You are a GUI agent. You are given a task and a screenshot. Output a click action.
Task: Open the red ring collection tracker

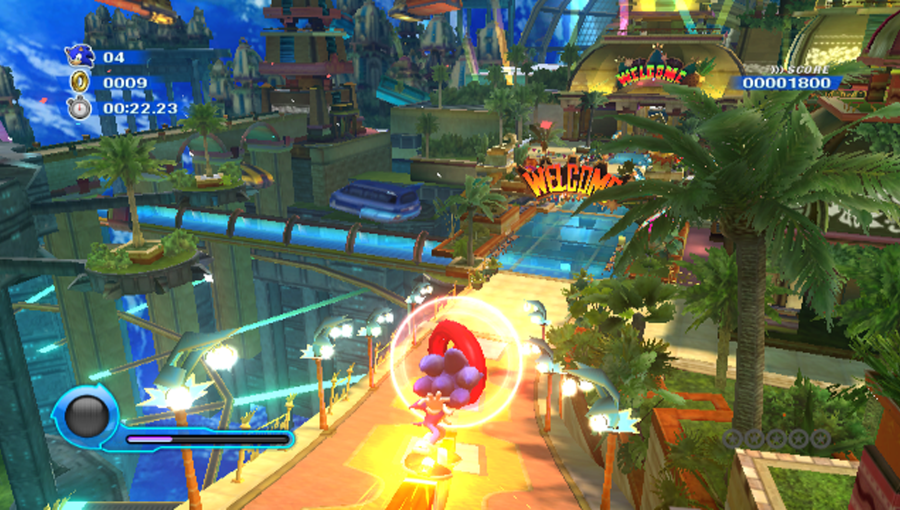(x=776, y=437)
